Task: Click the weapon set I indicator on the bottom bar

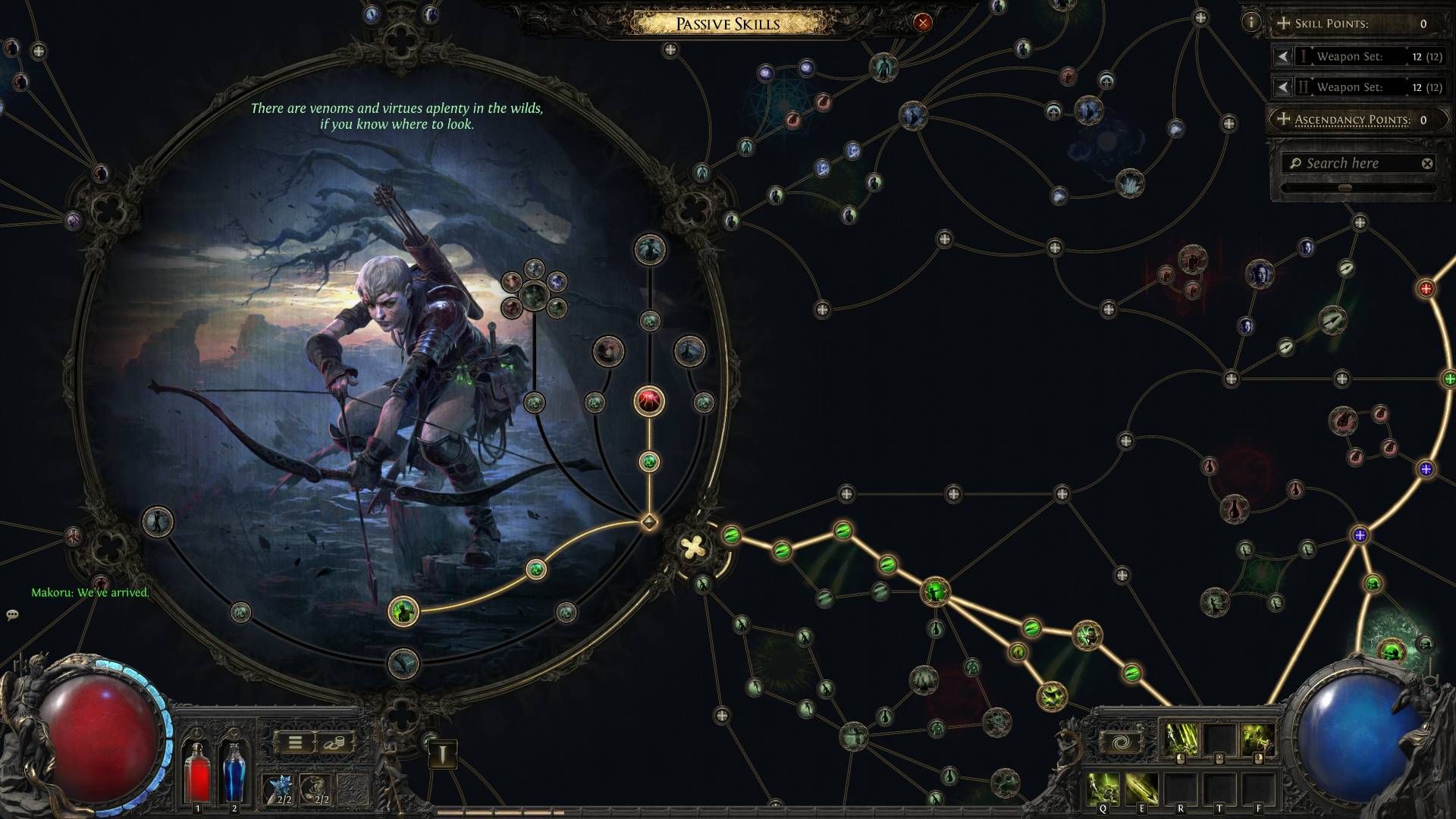Action: pos(442,753)
